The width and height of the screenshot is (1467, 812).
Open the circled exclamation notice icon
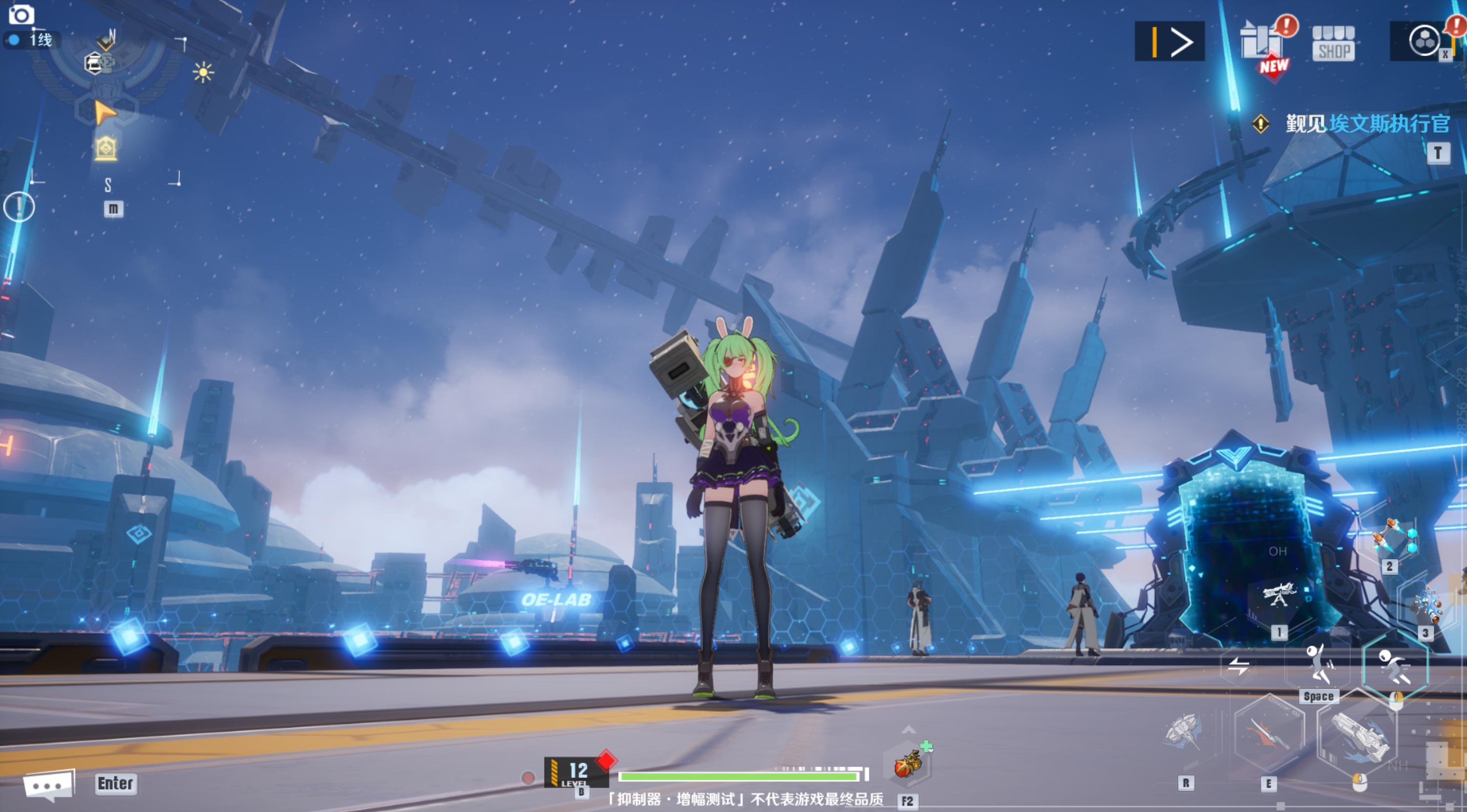pyautogui.click(x=19, y=206)
